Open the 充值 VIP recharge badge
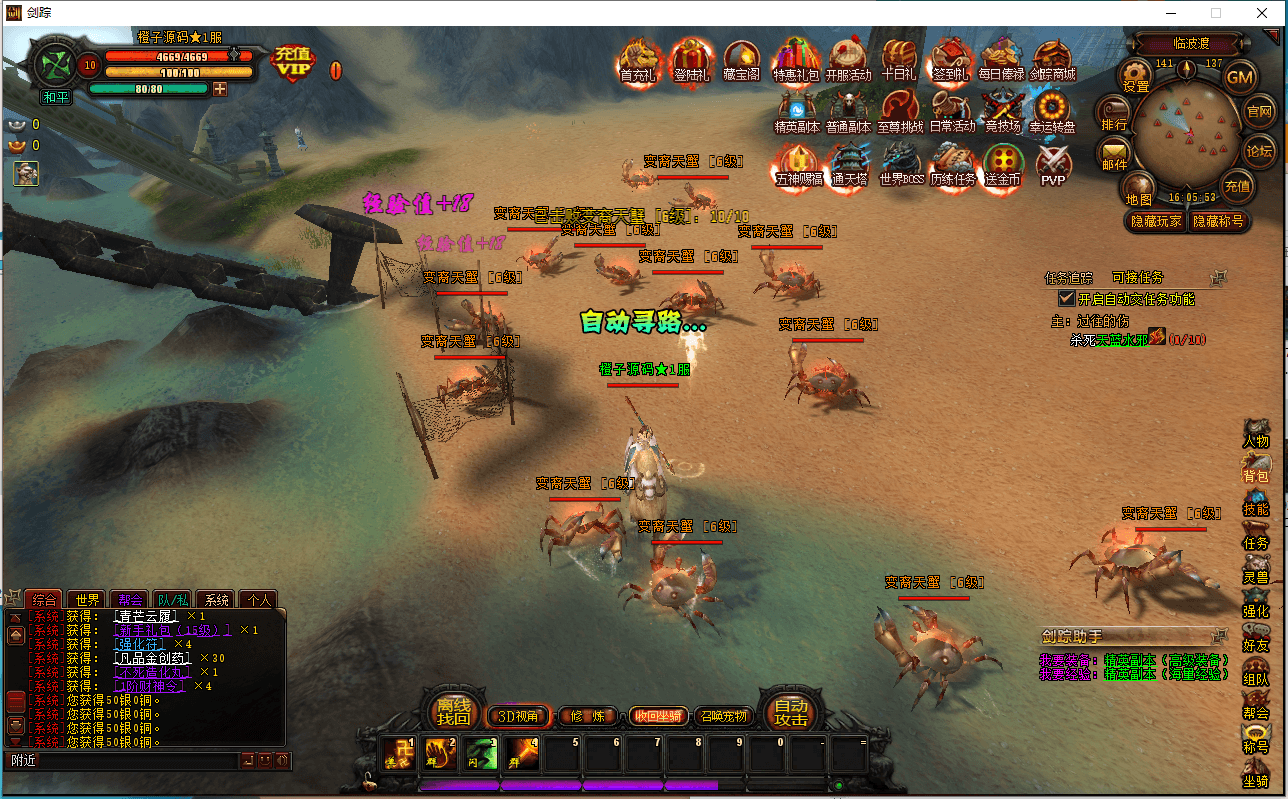The image size is (1288, 799). click(293, 61)
